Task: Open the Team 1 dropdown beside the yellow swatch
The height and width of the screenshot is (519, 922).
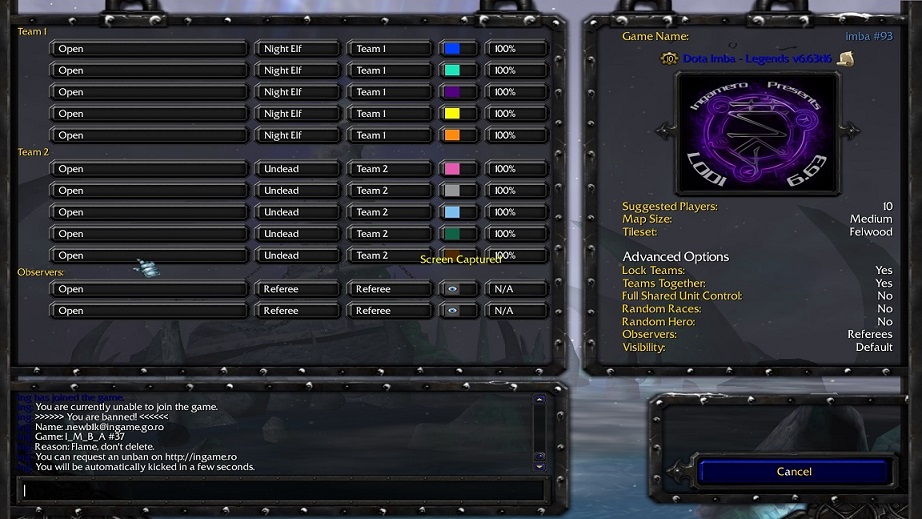Action: (389, 114)
